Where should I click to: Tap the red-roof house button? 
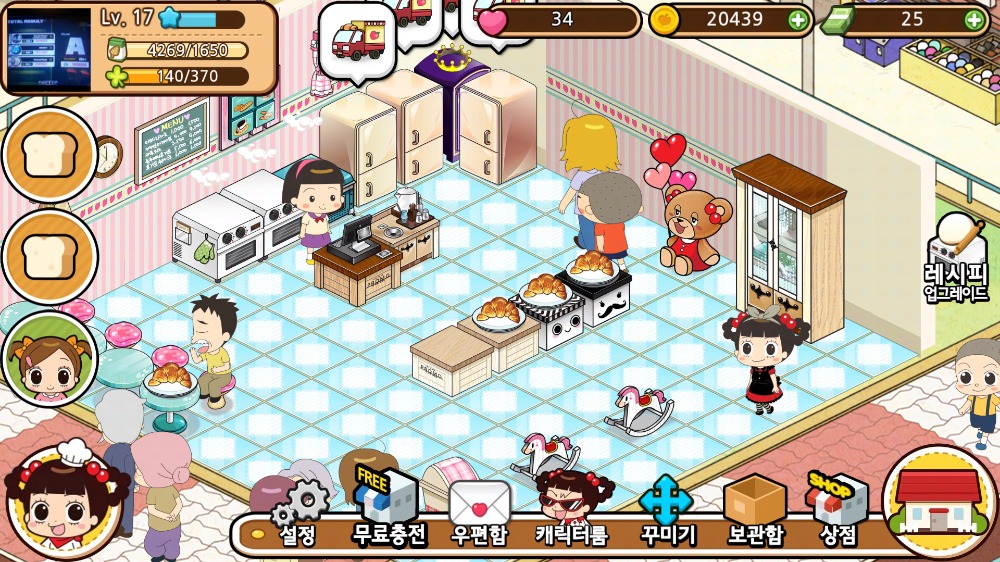[936, 501]
